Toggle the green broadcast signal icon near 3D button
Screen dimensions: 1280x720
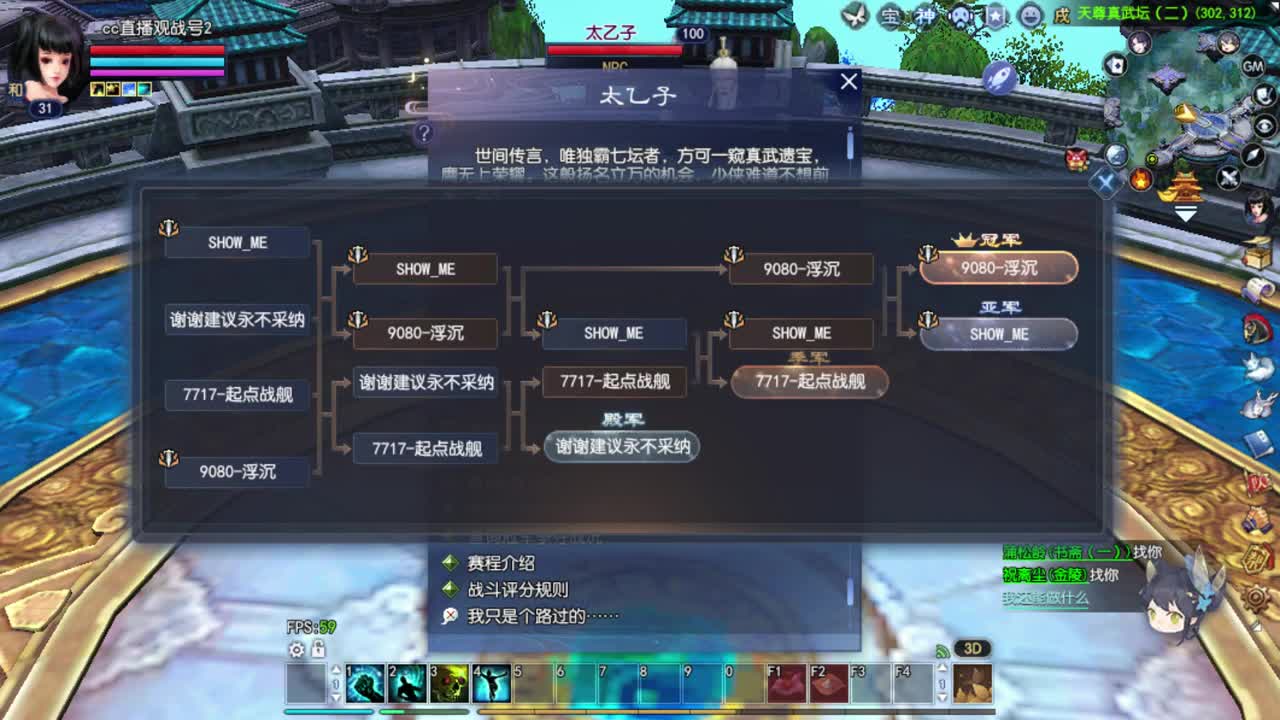pos(942,650)
